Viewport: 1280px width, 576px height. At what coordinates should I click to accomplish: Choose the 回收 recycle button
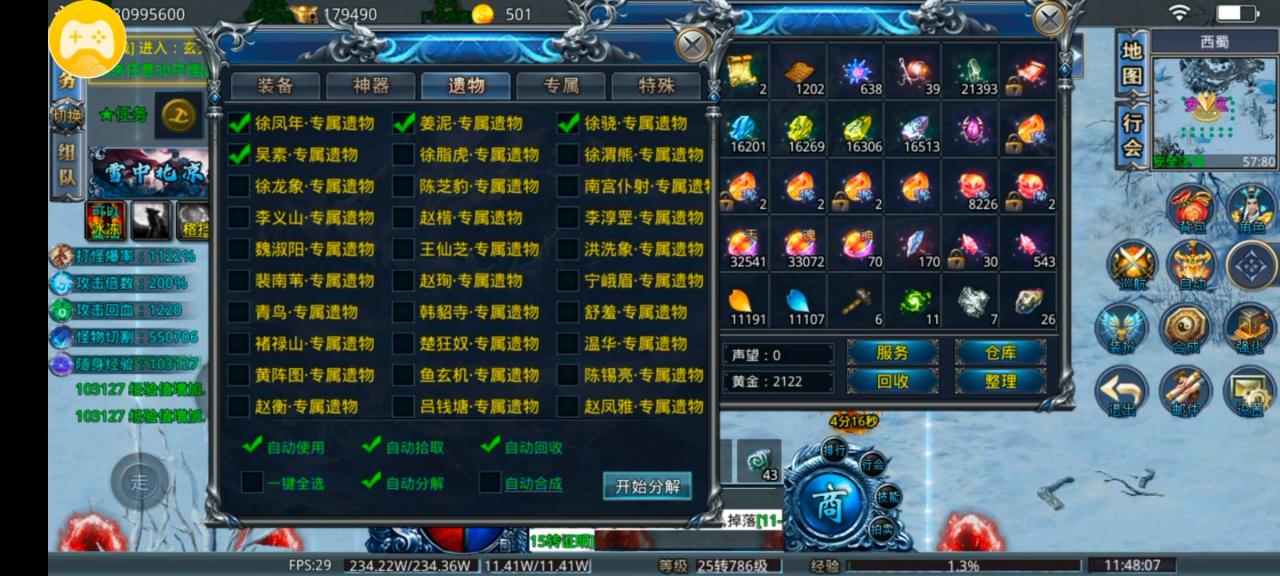pos(892,381)
